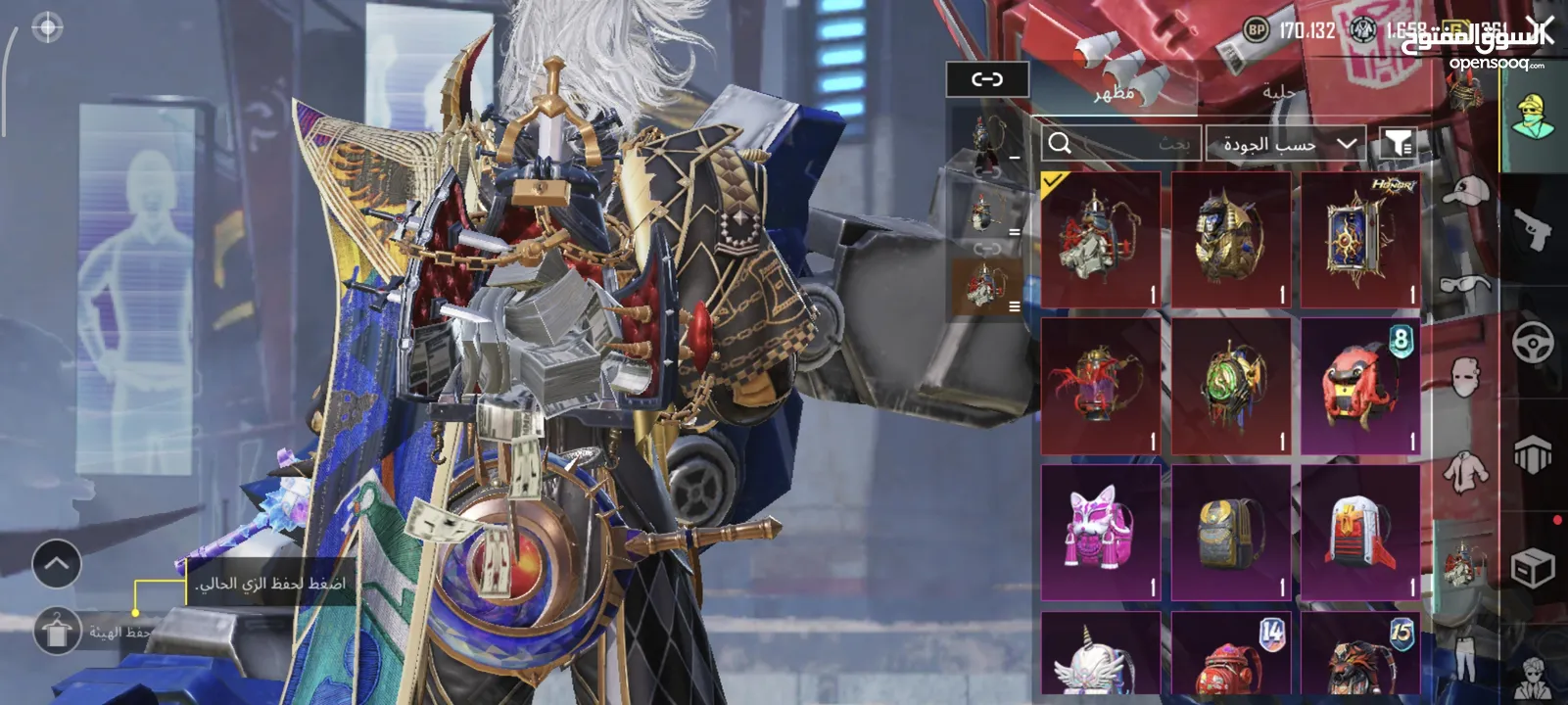The height and width of the screenshot is (705, 1568).
Task: Select the green orb backpack skin
Action: coord(1230,387)
